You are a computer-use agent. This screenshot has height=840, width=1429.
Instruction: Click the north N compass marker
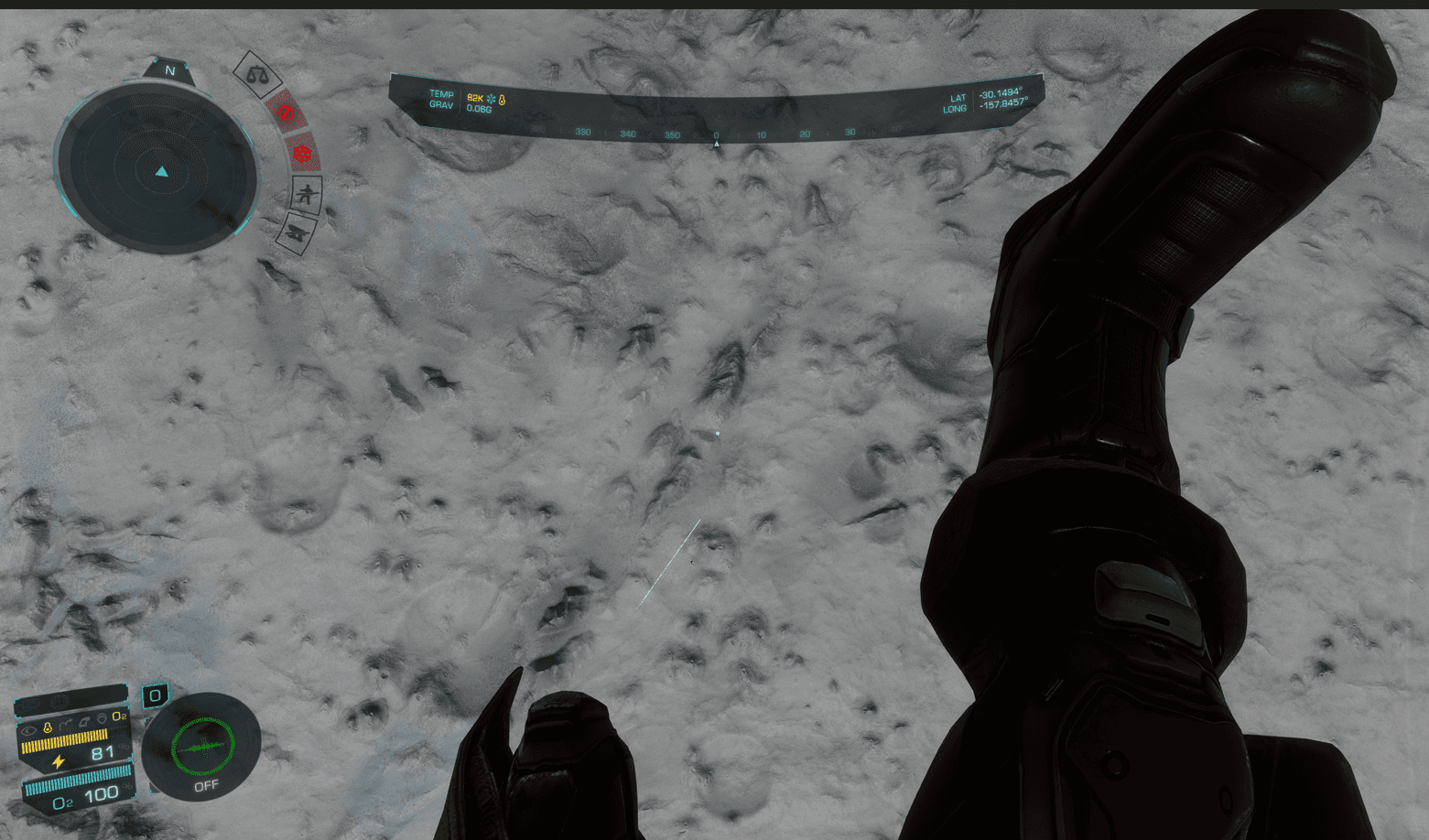point(169,70)
